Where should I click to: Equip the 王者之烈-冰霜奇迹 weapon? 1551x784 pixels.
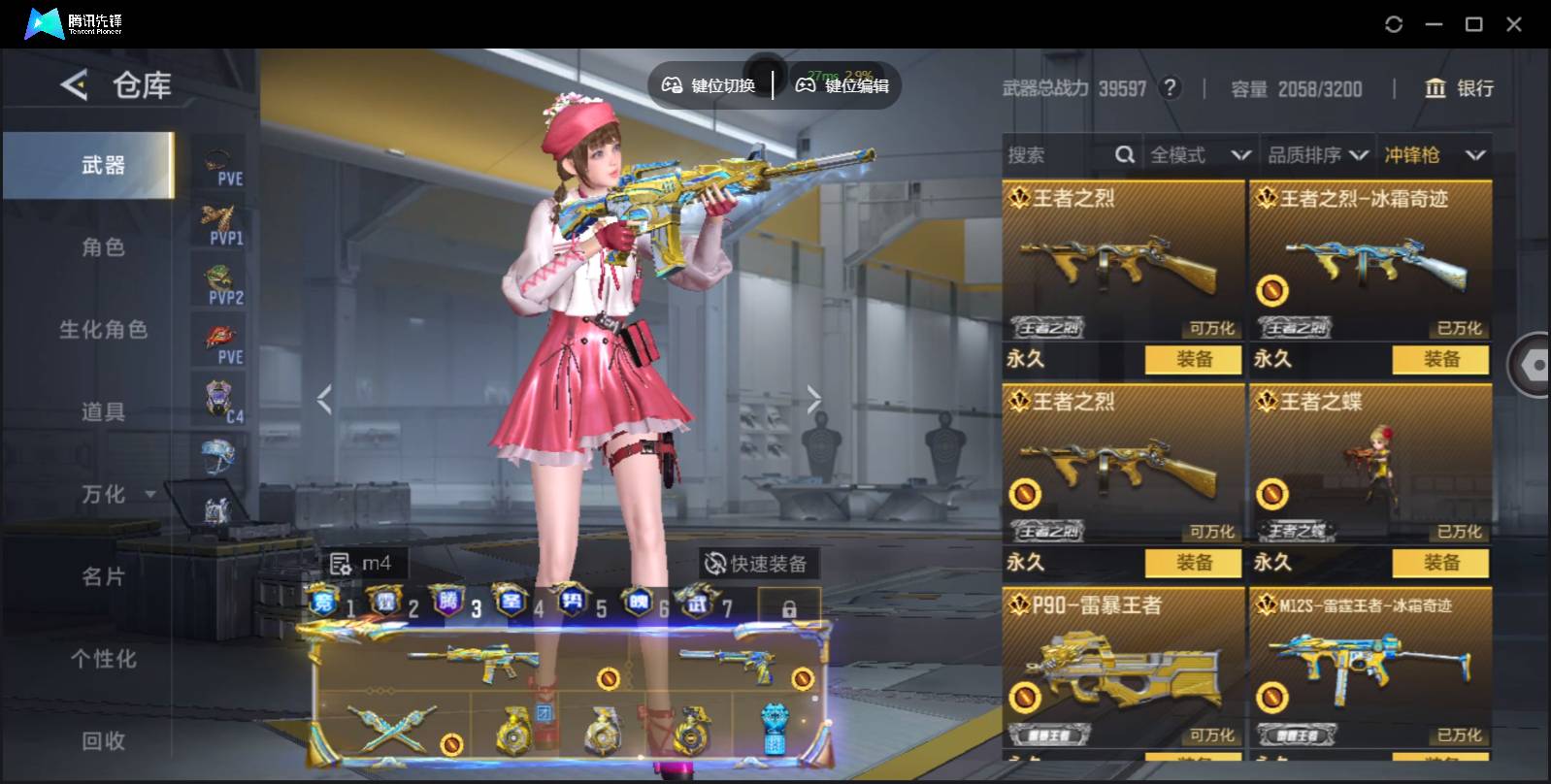tap(1440, 359)
